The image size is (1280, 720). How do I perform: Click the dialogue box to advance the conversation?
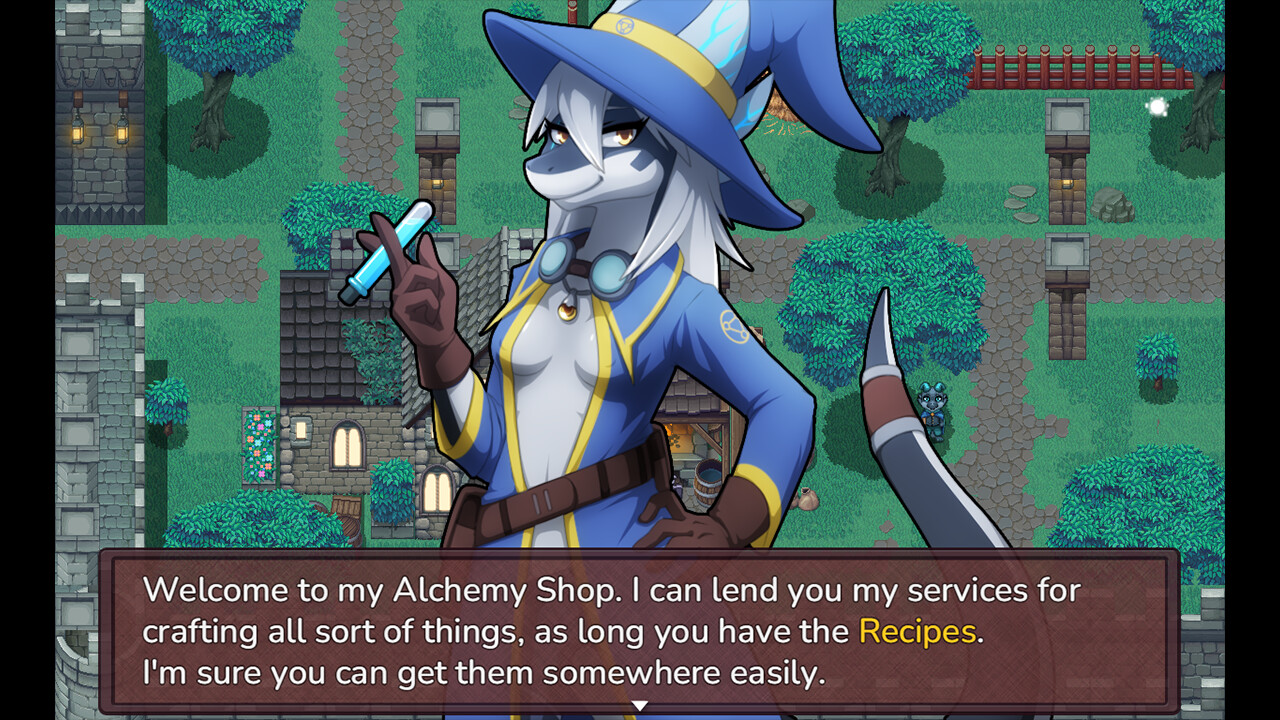coord(640,630)
